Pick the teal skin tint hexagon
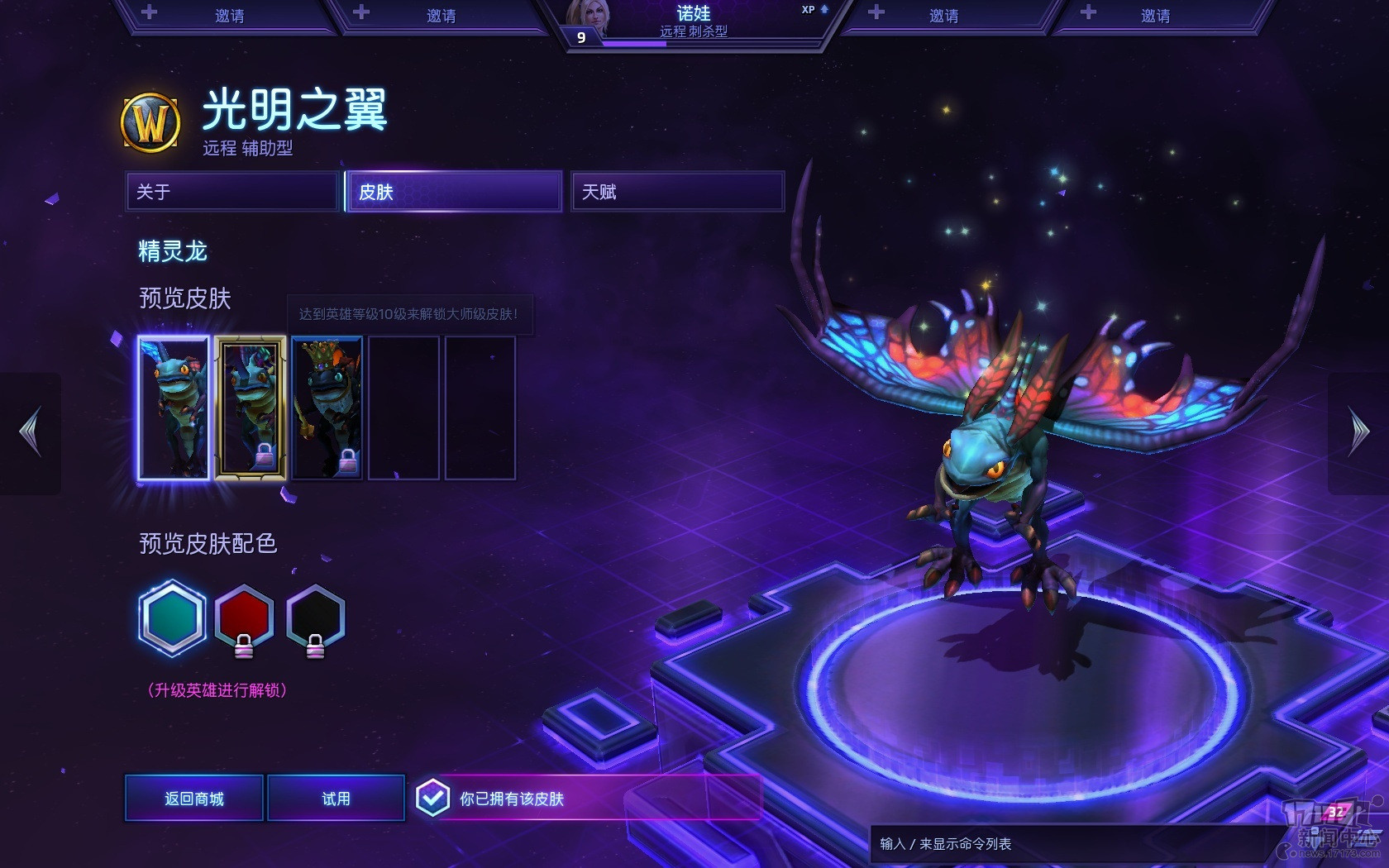The image size is (1389, 868). coord(172,618)
